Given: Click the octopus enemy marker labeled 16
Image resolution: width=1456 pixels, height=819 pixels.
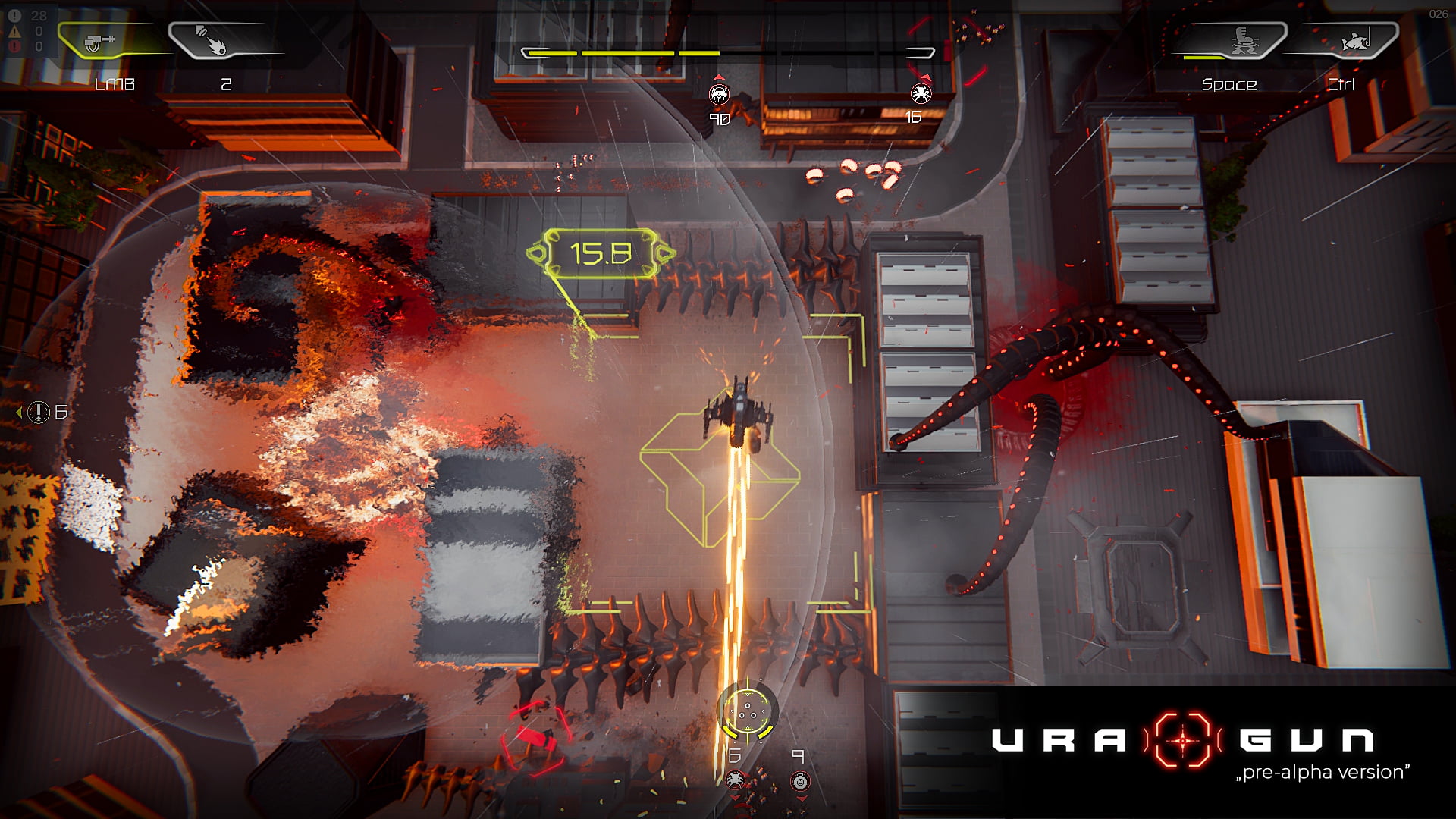Looking at the screenshot, I should pyautogui.click(x=921, y=93).
